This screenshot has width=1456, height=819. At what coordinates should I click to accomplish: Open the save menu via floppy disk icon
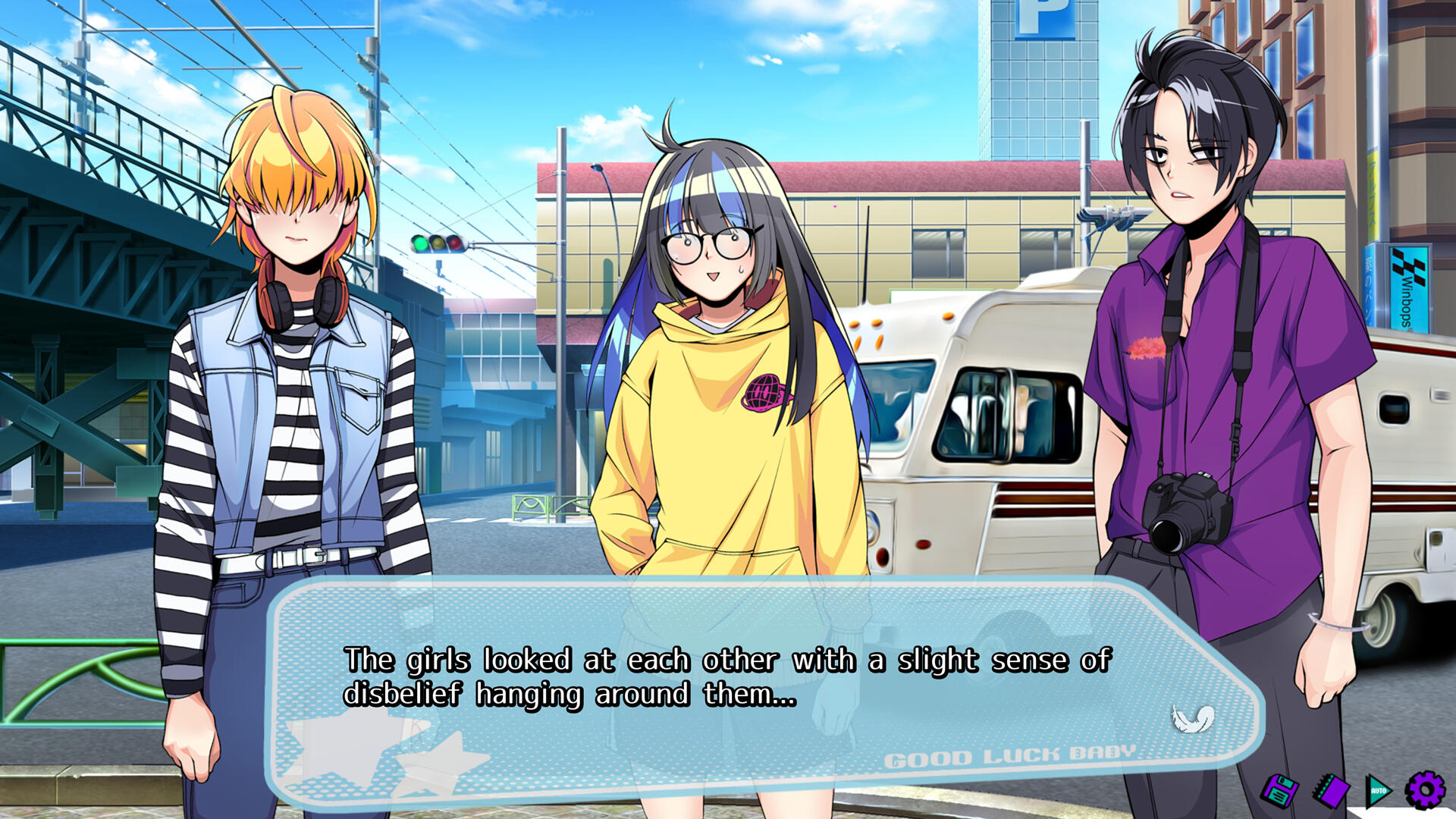click(1279, 792)
